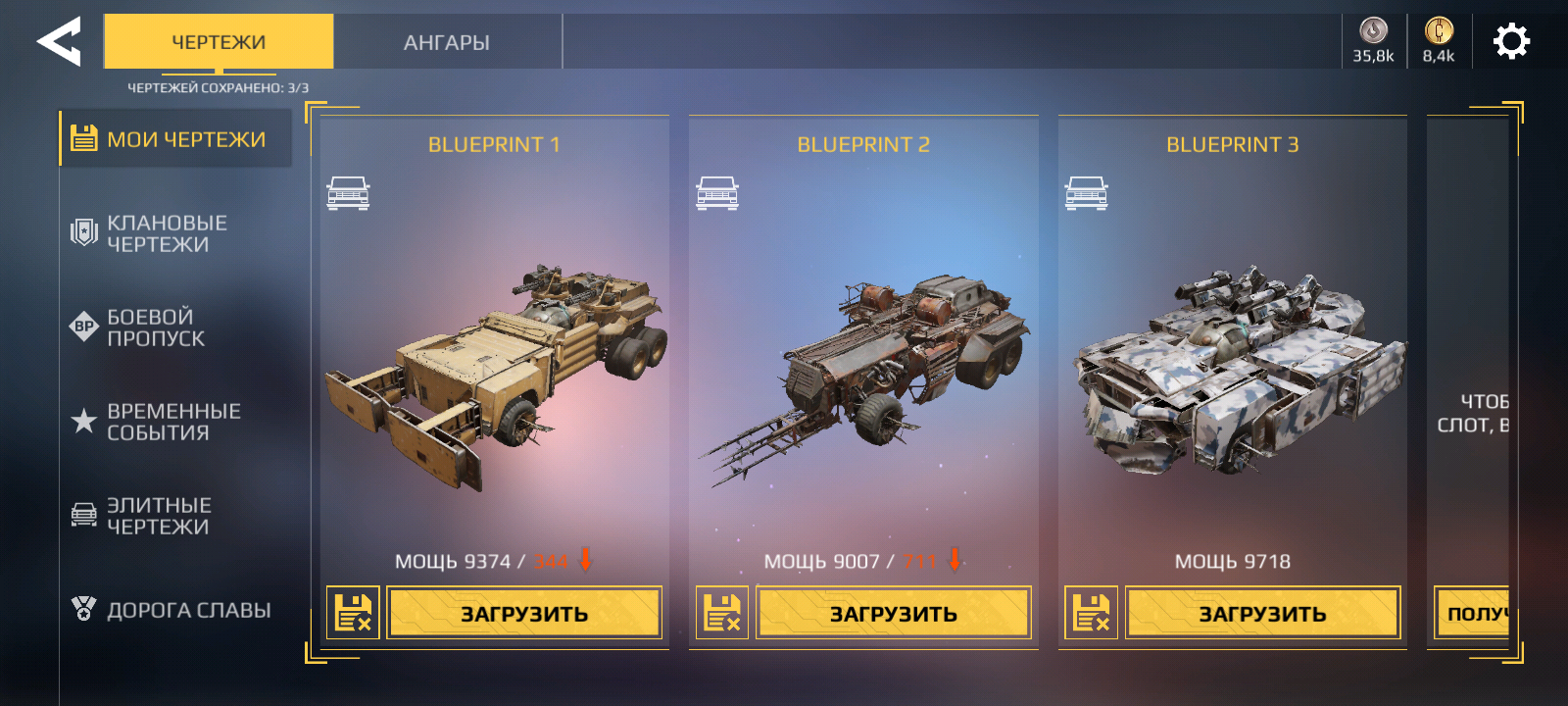Viewport: 1568px width, 706px height.
Task: Select Мои чертежи category
Action: (x=176, y=139)
